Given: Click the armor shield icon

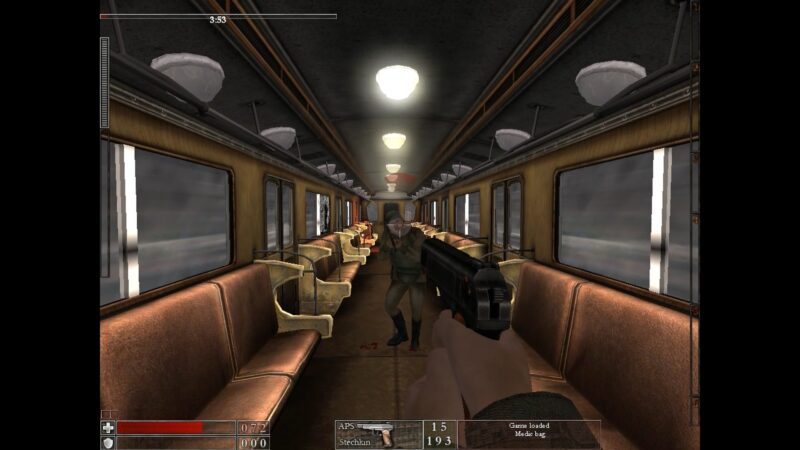Looking at the screenshot, I should [108, 442].
